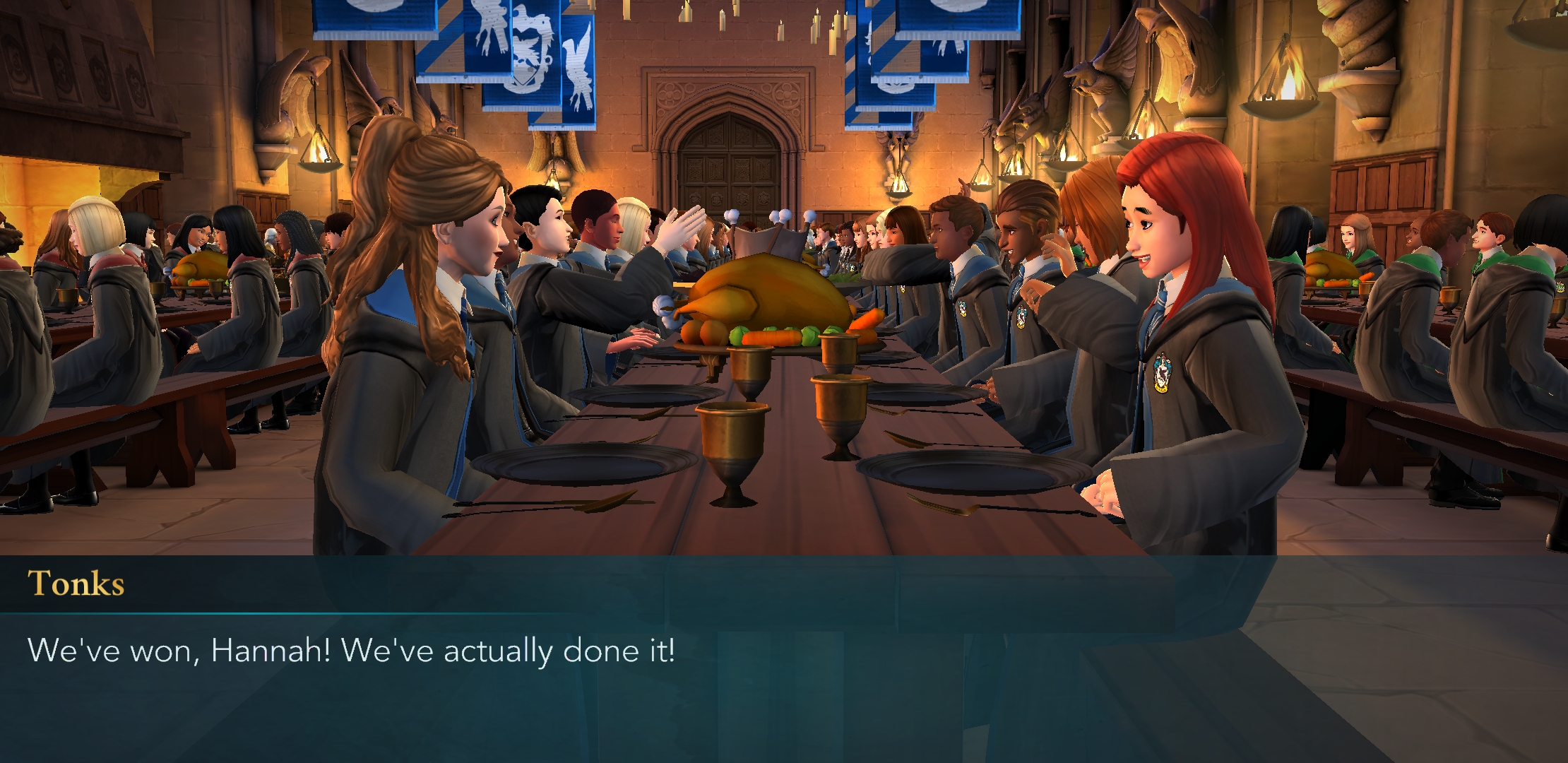The width and height of the screenshot is (1568, 763).
Task: Tap the Tonks name label
Action: point(78,581)
